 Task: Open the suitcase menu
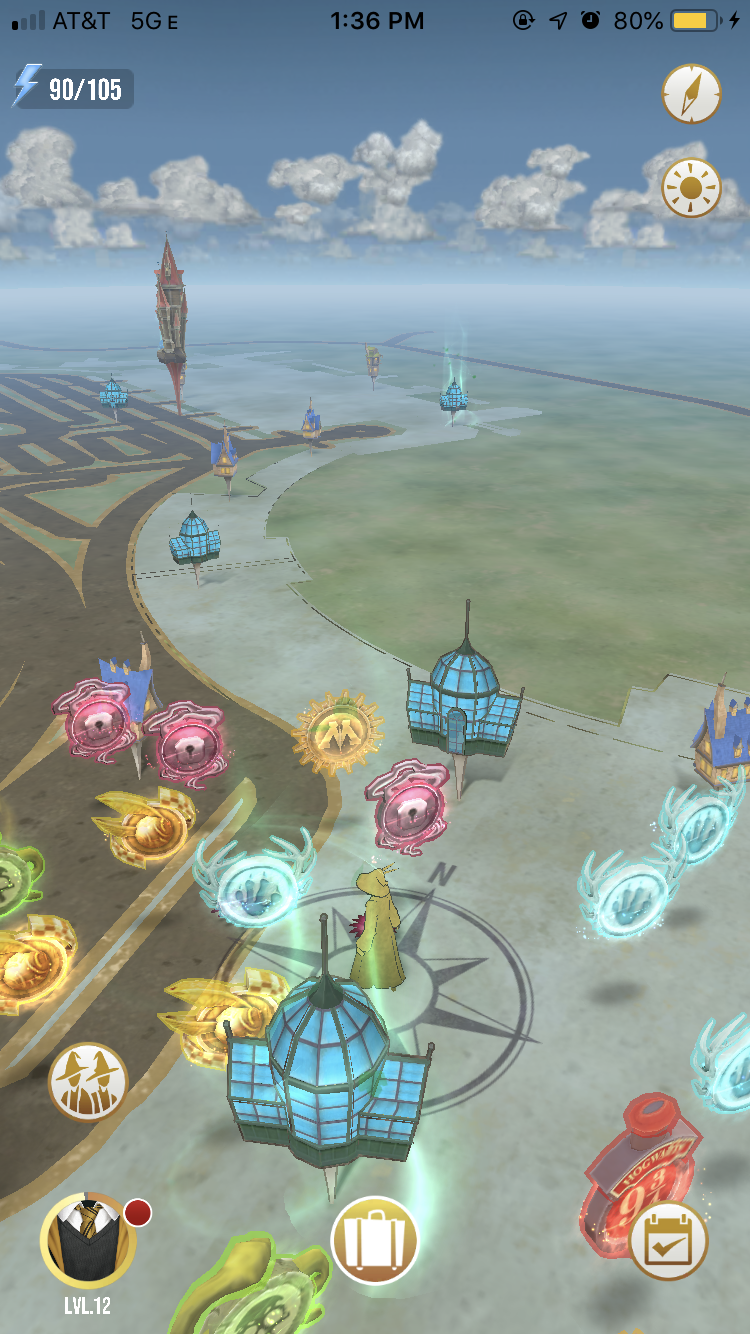click(x=374, y=1240)
